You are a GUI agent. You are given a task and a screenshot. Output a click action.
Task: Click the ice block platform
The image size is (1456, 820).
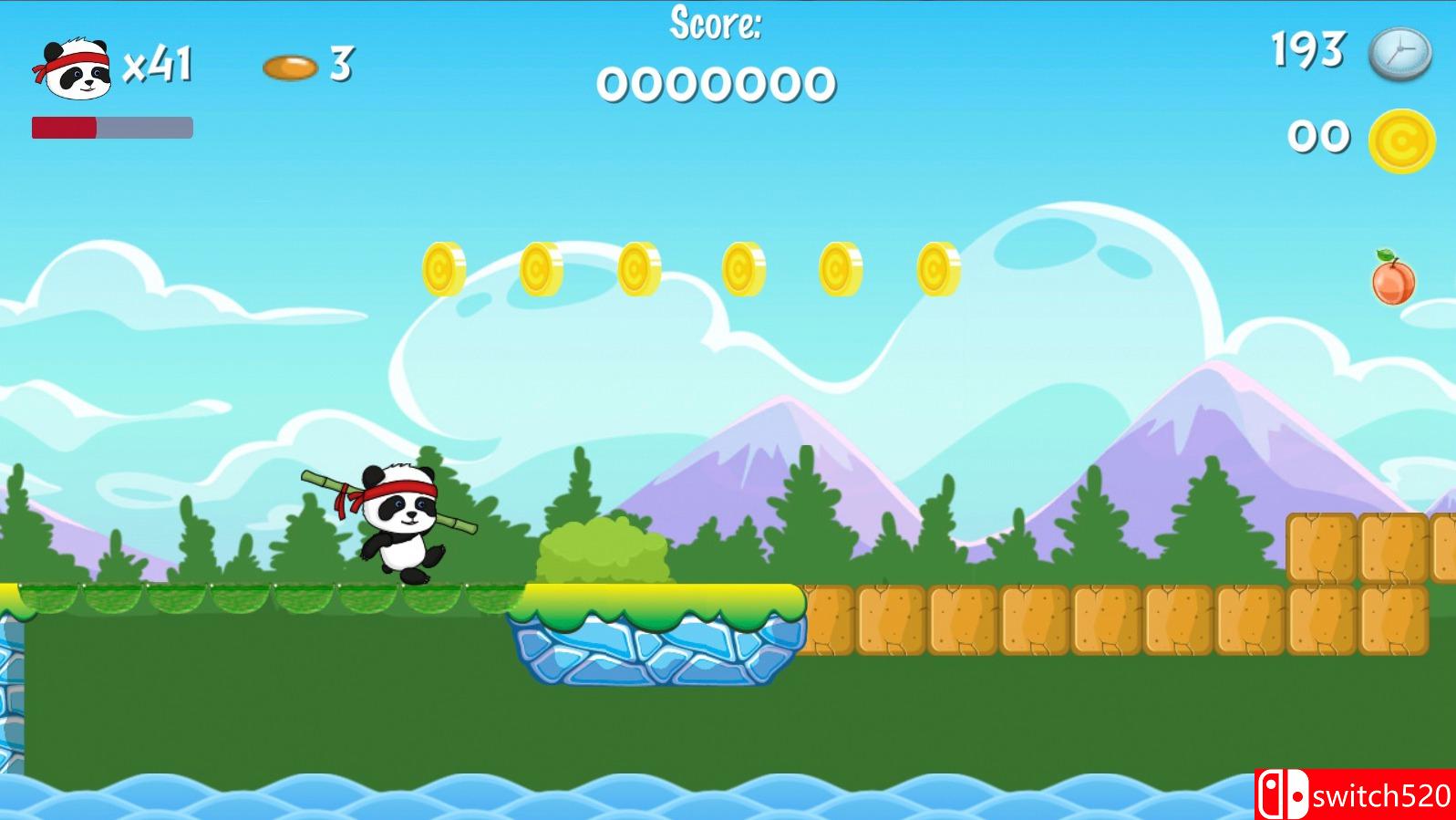pos(652,652)
